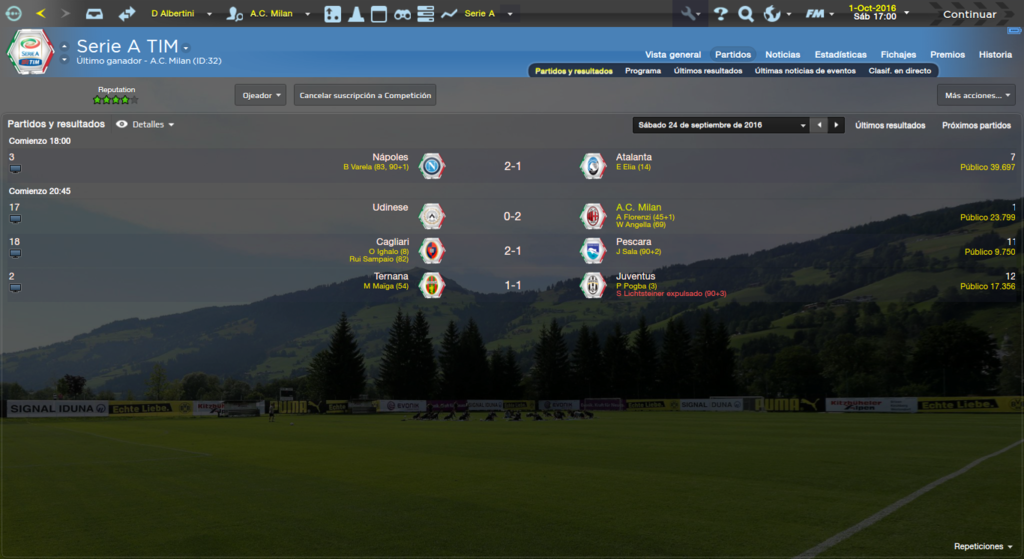Expand the Repeticiones menu

pos(983,546)
